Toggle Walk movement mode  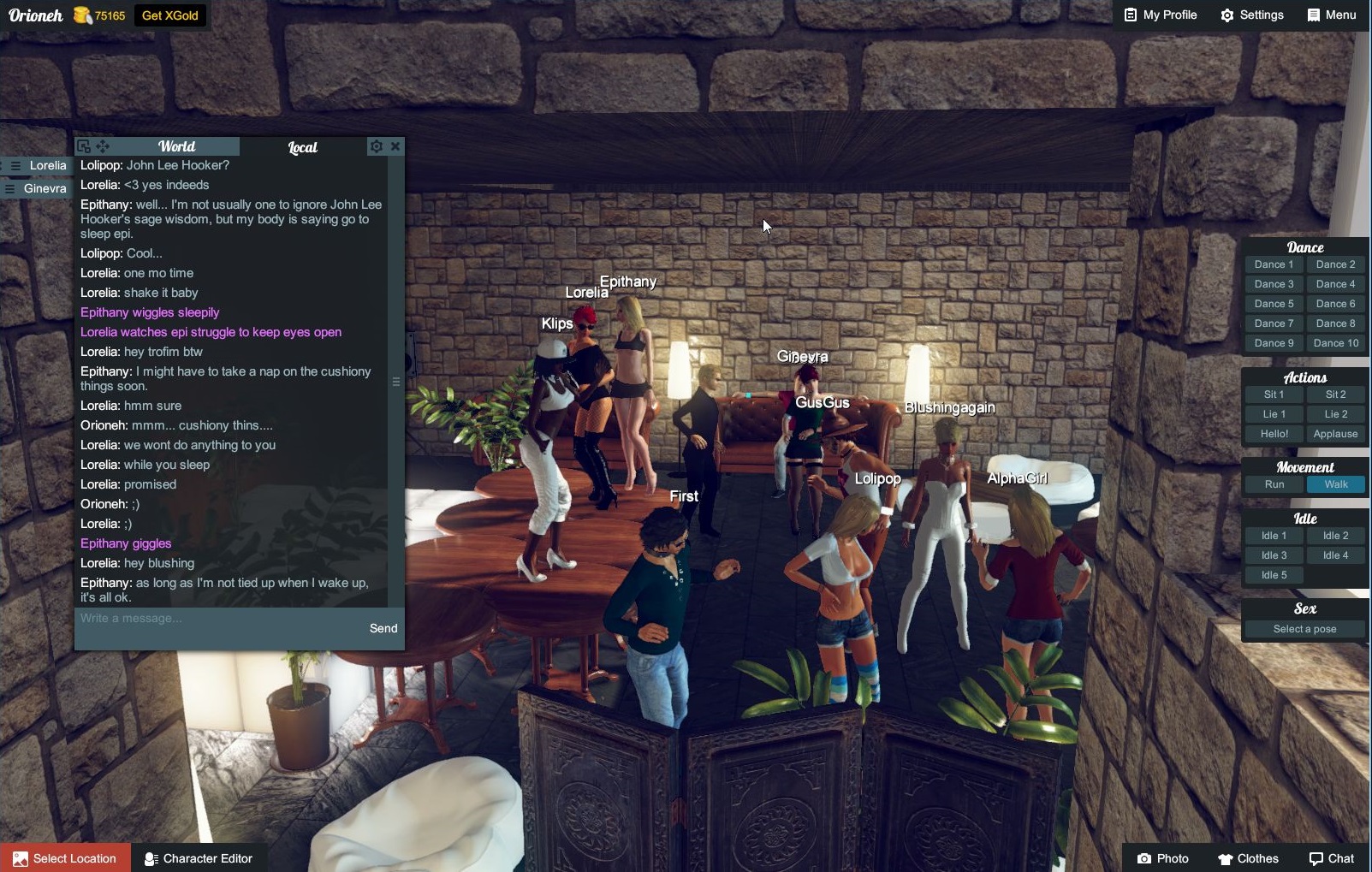1335,483
